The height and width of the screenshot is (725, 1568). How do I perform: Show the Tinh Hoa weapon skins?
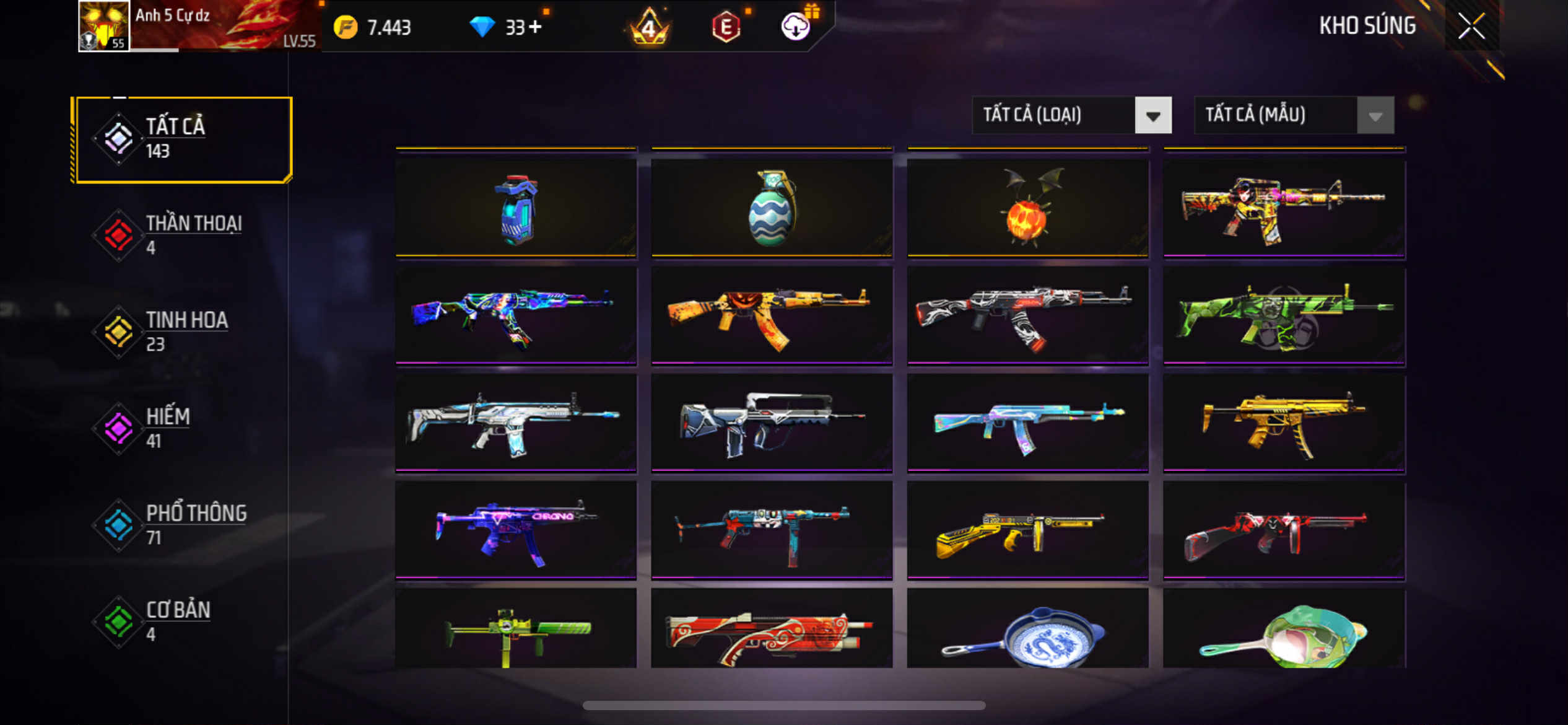pyautogui.click(x=182, y=332)
